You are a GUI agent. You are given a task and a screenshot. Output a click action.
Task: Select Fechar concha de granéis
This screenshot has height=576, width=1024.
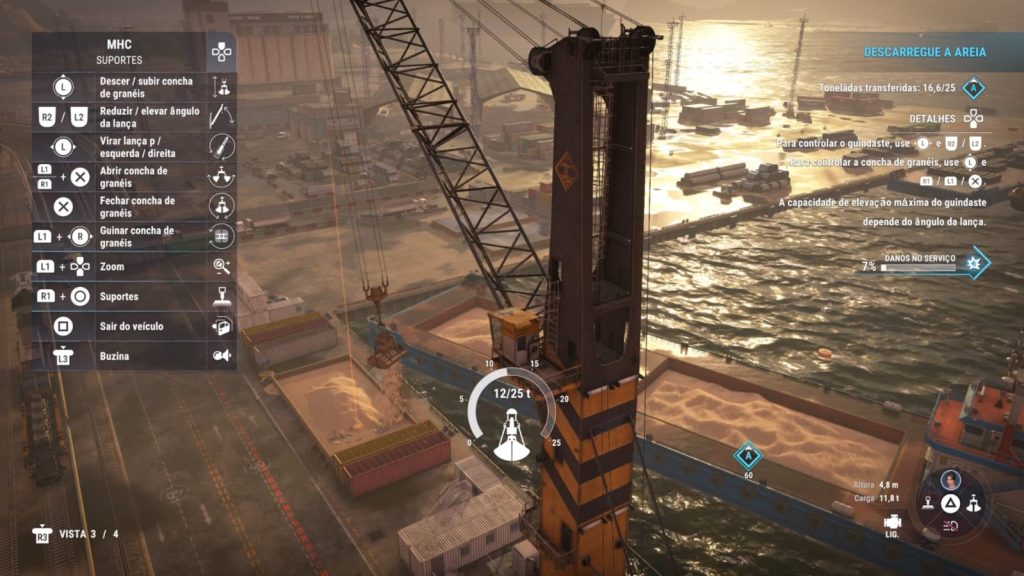pyautogui.click(x=134, y=206)
